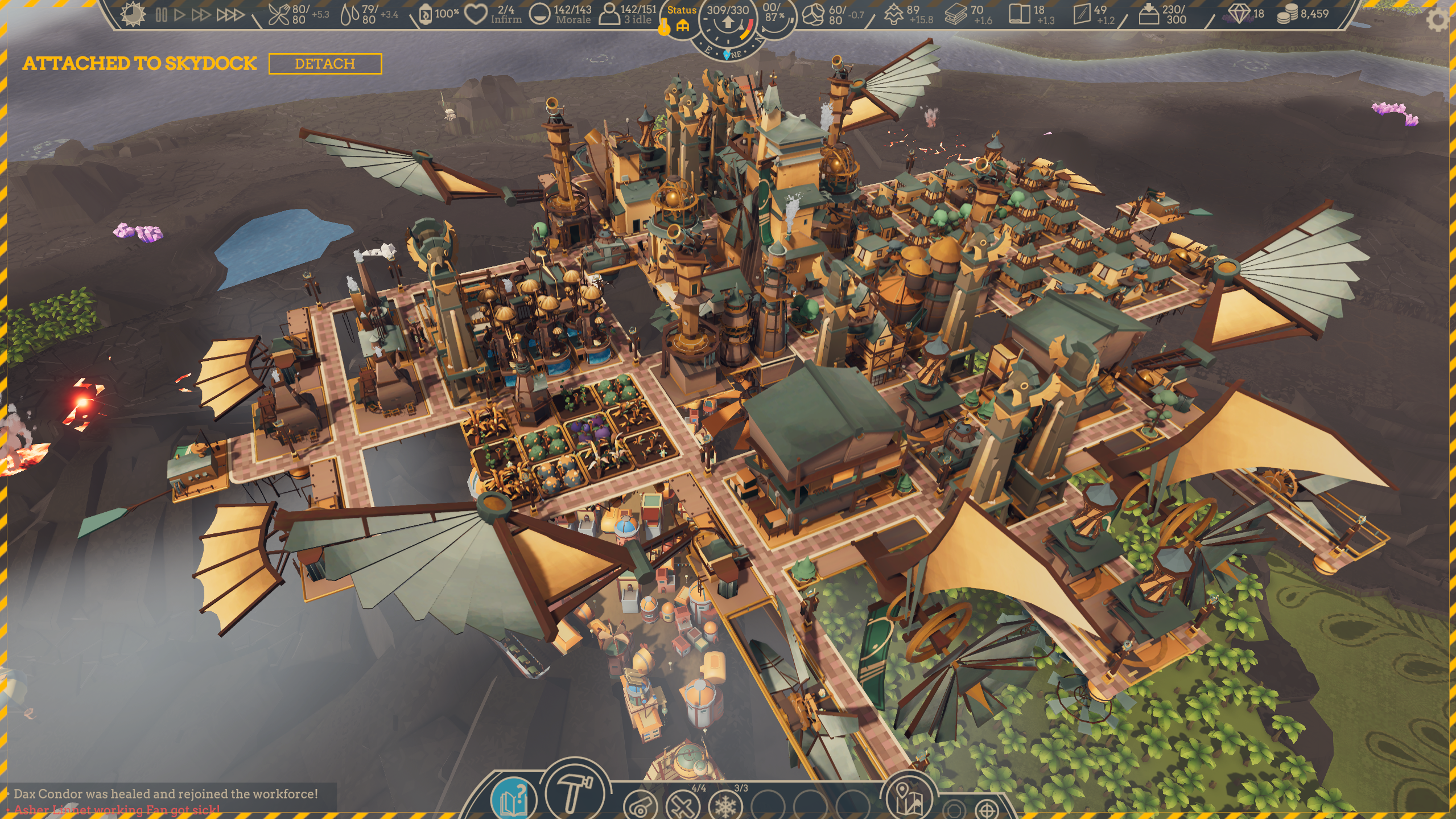Select the cannon icon

[640, 806]
